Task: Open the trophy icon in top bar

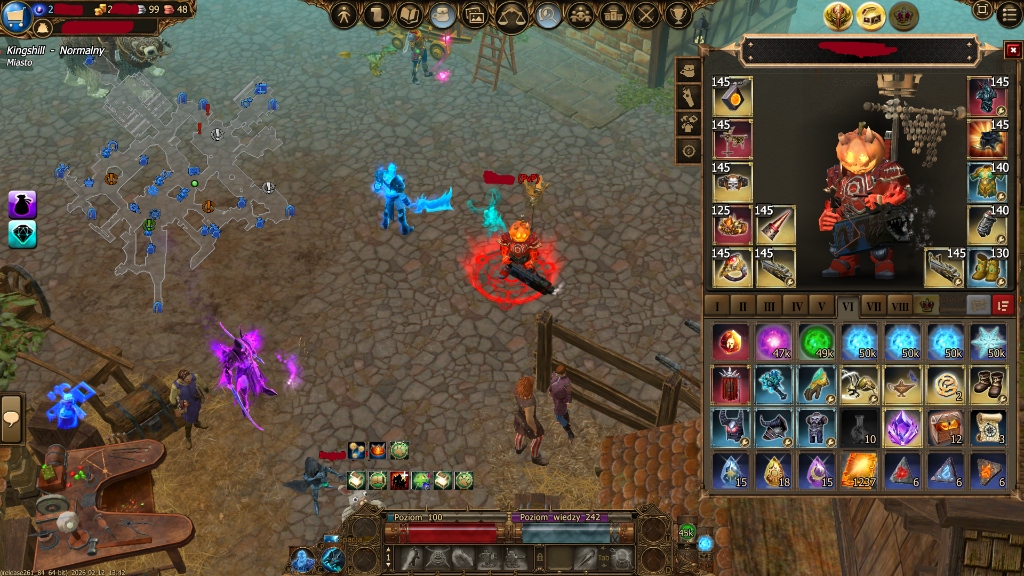Action: 679,14
